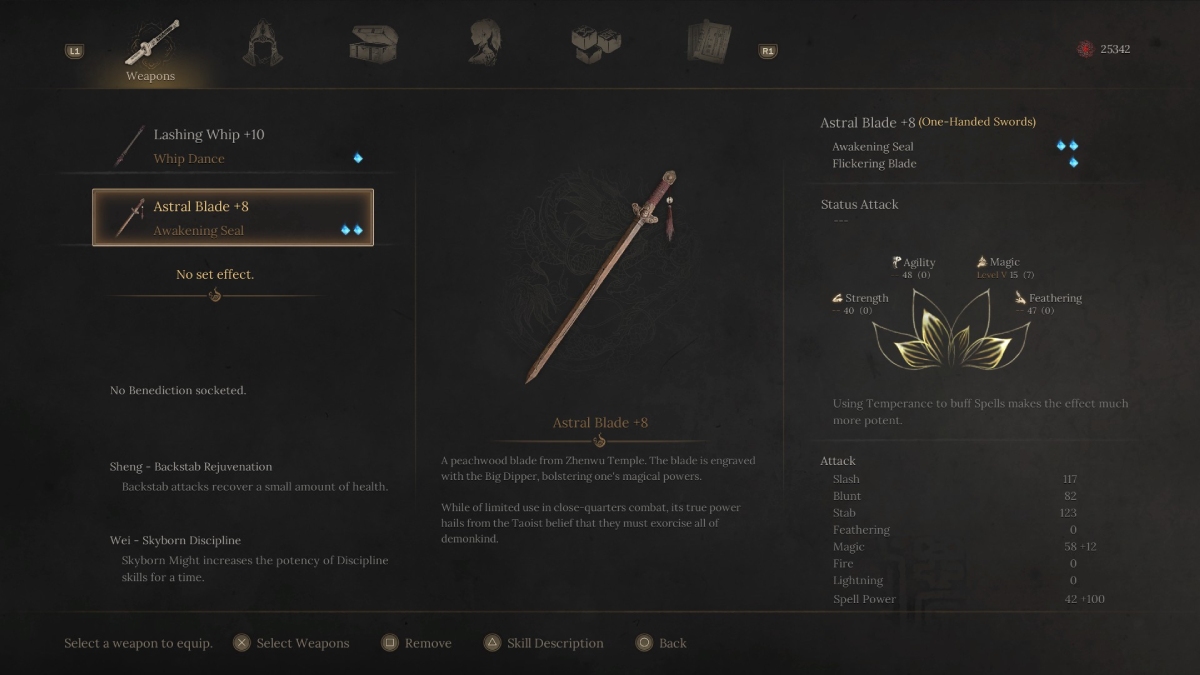The height and width of the screenshot is (675, 1200).
Task: Select the Lashing Whip +10 weapon
Action: click(x=233, y=146)
